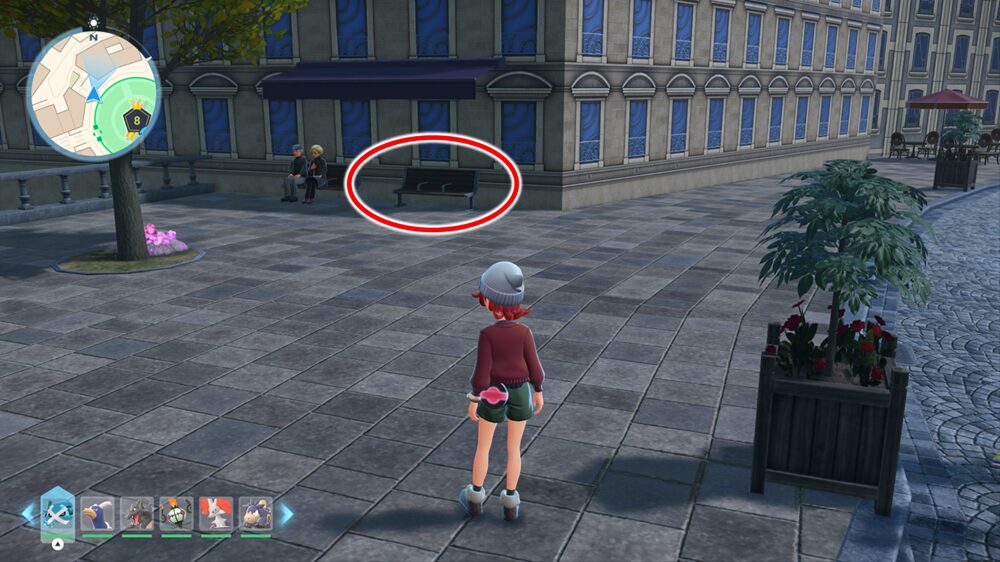Choose the red-eared white fox Pokémon slot
Screen dimensions: 1000x562
tap(216, 514)
